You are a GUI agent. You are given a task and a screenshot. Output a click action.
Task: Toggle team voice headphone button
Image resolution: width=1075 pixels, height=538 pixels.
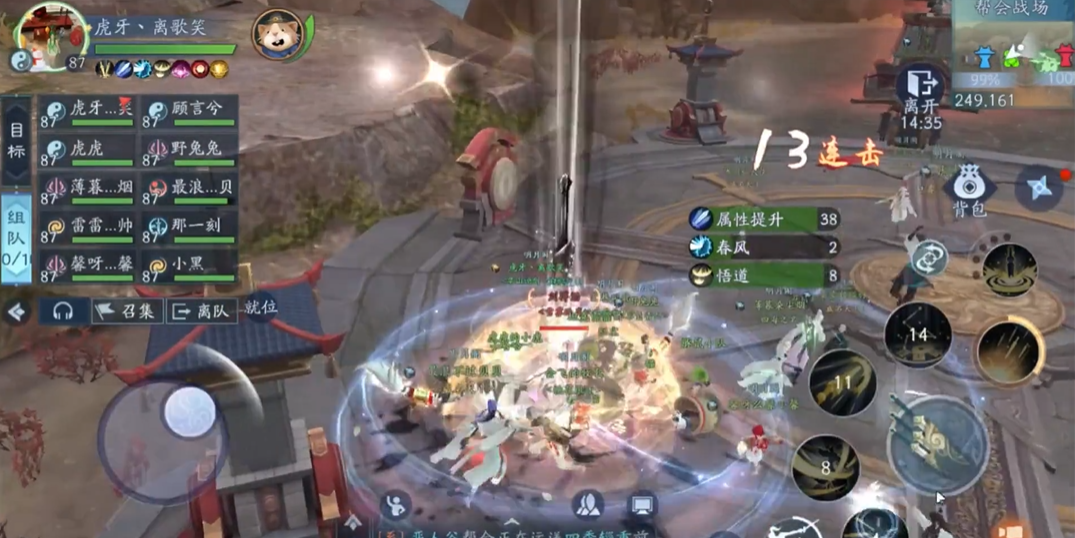pyautogui.click(x=63, y=311)
